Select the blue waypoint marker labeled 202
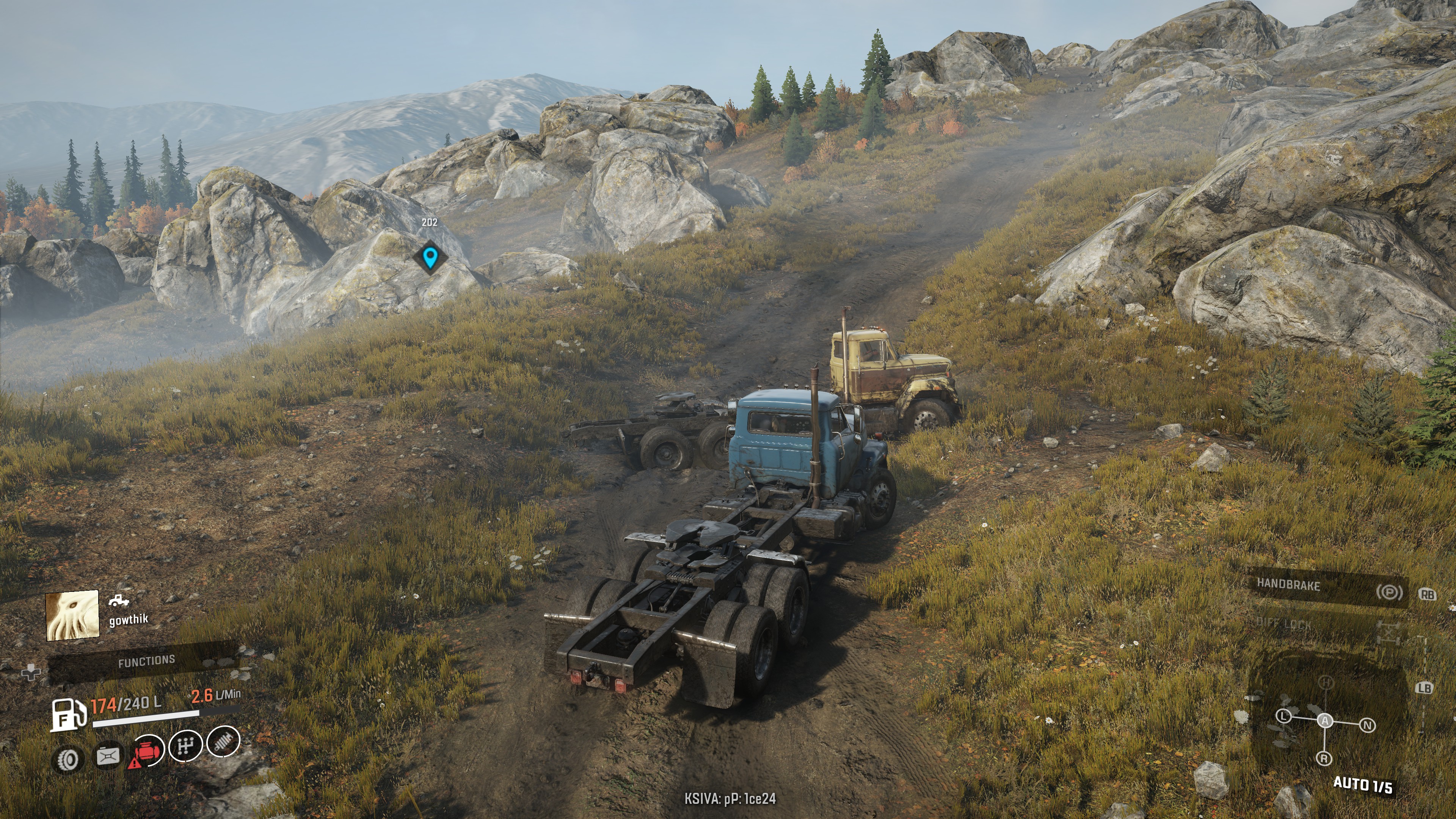This screenshot has width=1456, height=819. [x=430, y=258]
